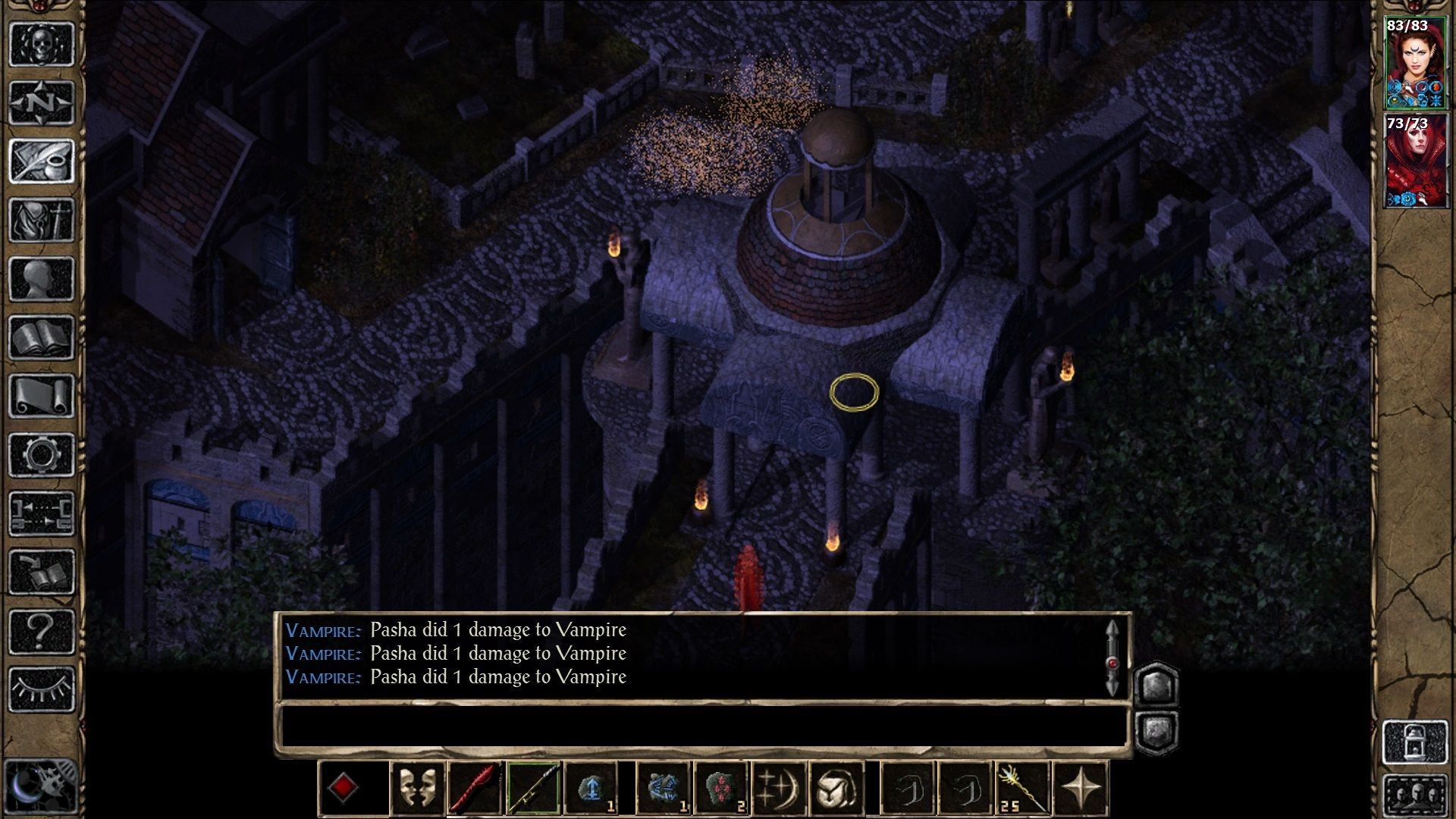
Task: Open the inventory screen from the sidebar
Action: click(42, 220)
